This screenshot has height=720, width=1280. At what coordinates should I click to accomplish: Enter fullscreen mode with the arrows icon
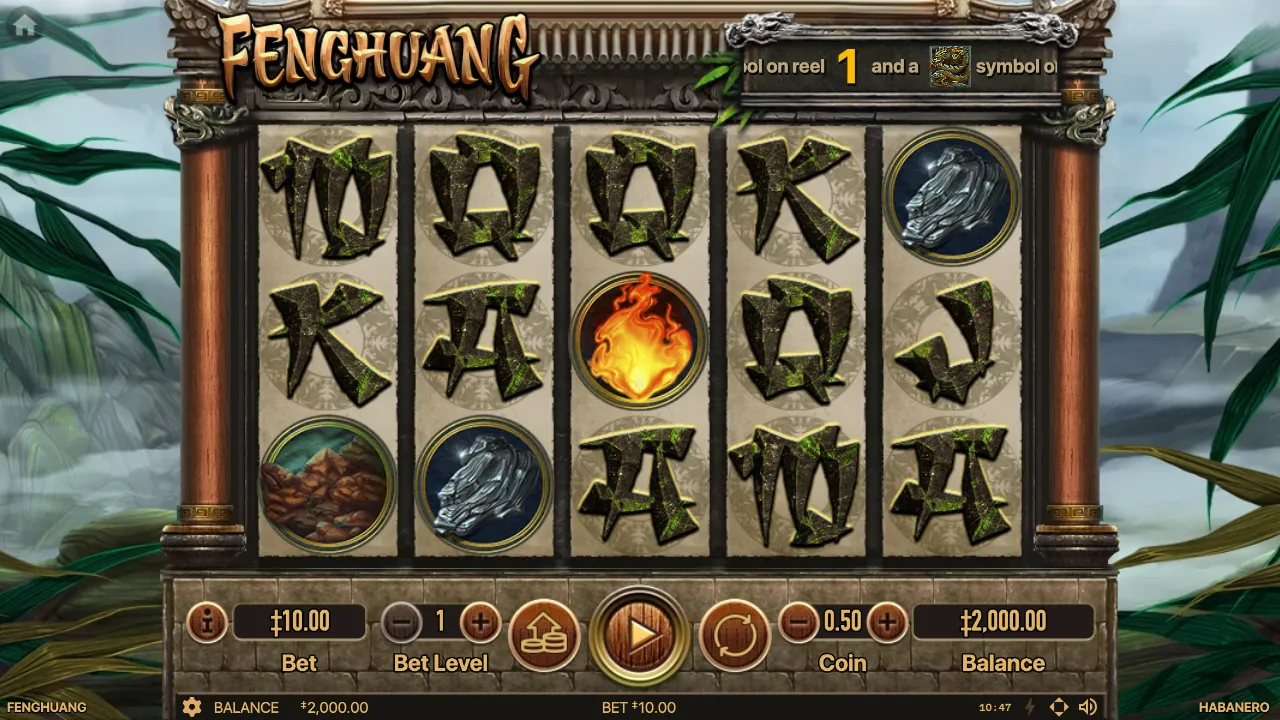(1059, 707)
